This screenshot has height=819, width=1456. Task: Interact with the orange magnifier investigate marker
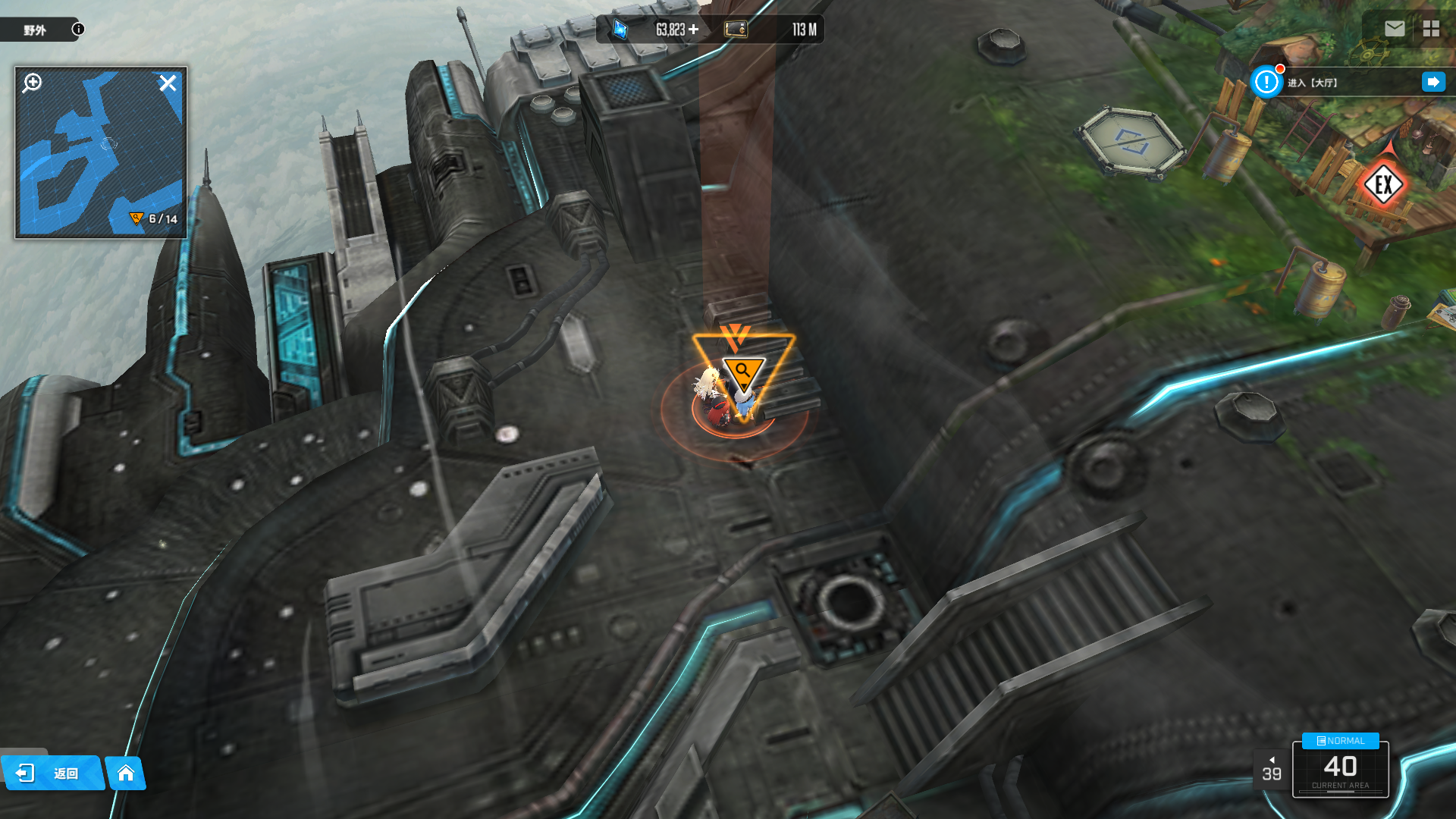(x=742, y=371)
